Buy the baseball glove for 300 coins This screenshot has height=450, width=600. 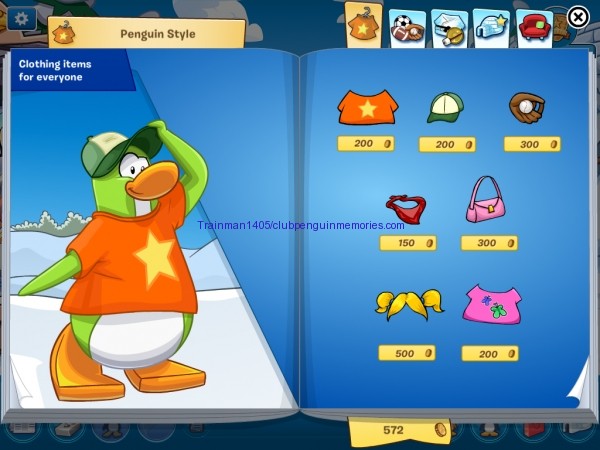click(532, 144)
